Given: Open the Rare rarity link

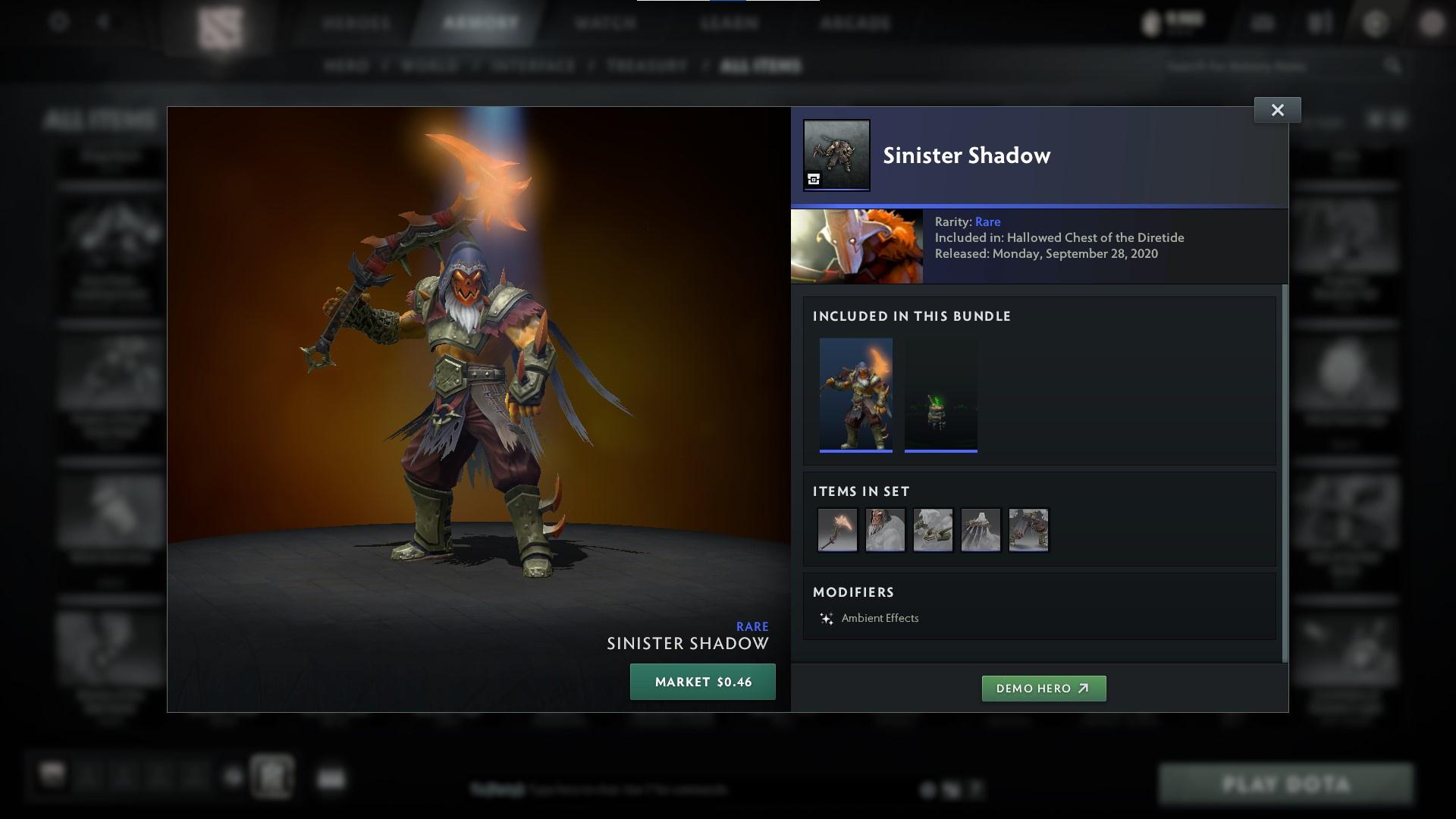Looking at the screenshot, I should [x=988, y=221].
